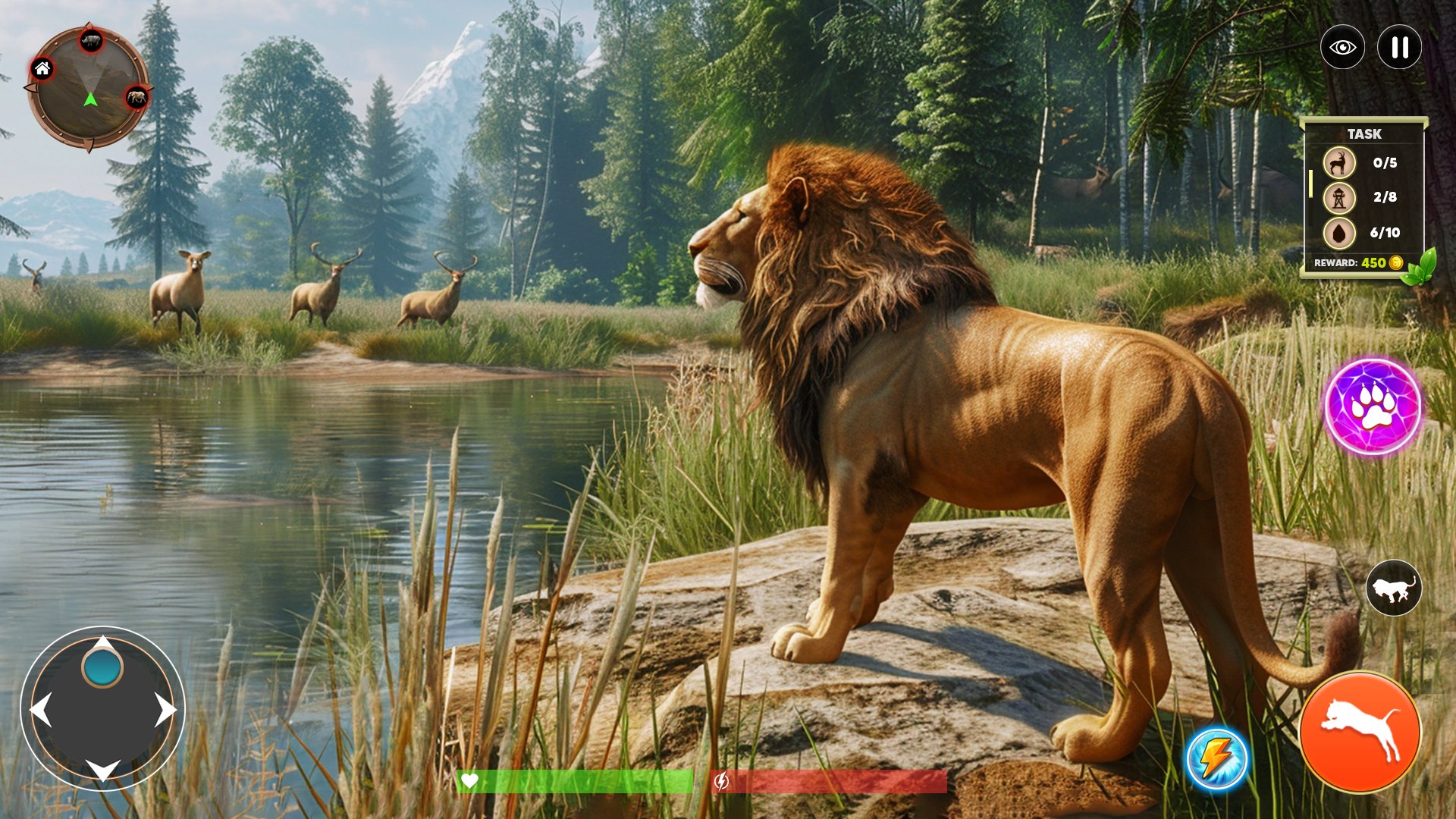Tap the joystick's down arrow
Image resolution: width=1456 pixels, height=819 pixels.
tap(103, 770)
